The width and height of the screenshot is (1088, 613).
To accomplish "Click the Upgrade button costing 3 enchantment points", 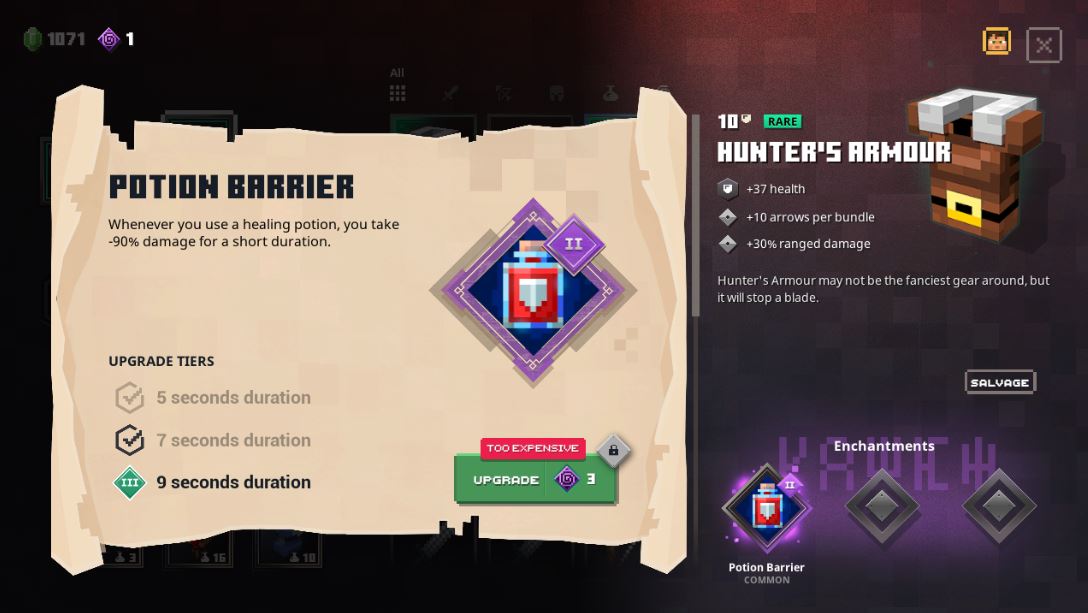I will (x=535, y=479).
